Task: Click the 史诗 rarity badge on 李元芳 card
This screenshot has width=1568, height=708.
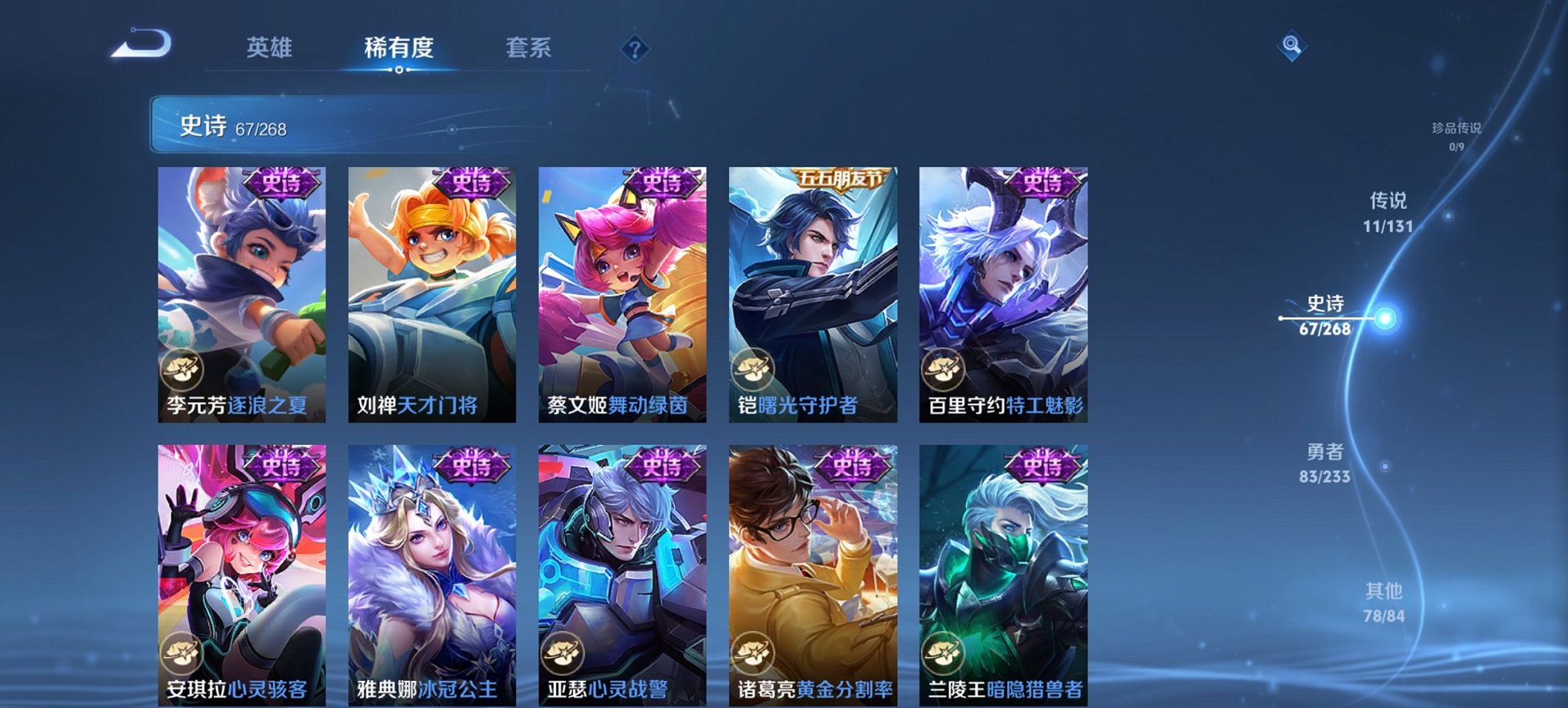Action: click(281, 181)
